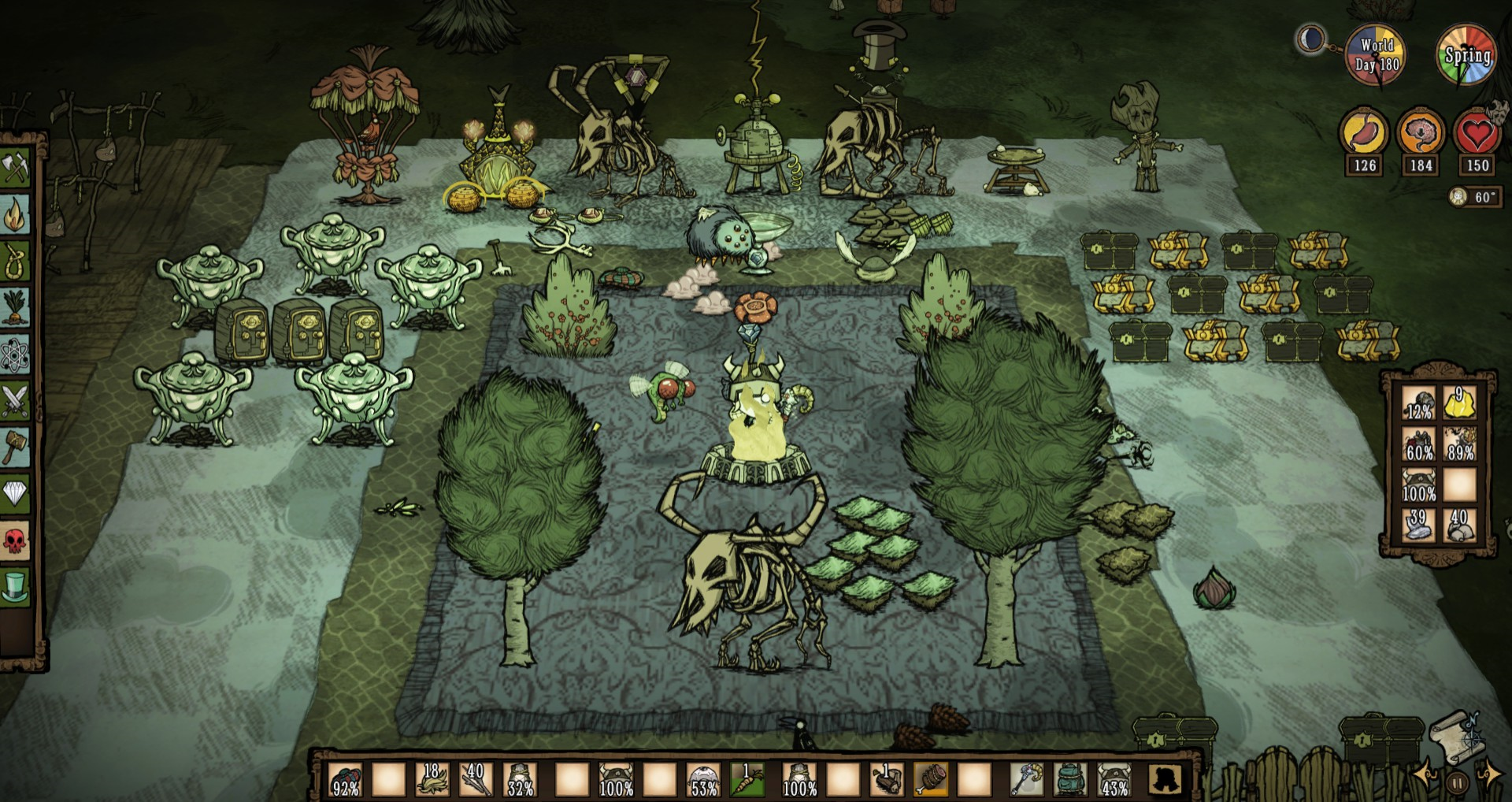Image resolution: width=1512 pixels, height=802 pixels.
Task: Open the Tools crafting tab
Action: pos(15,168)
